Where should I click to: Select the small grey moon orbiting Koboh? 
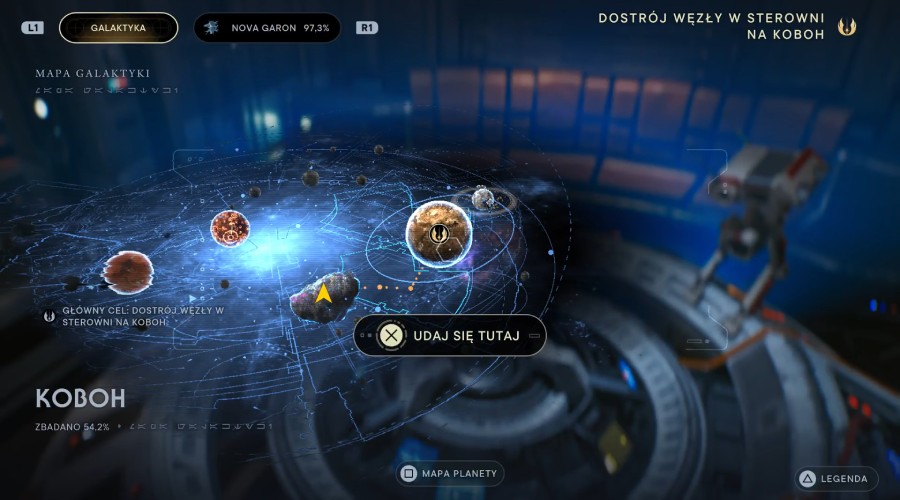[x=484, y=199]
